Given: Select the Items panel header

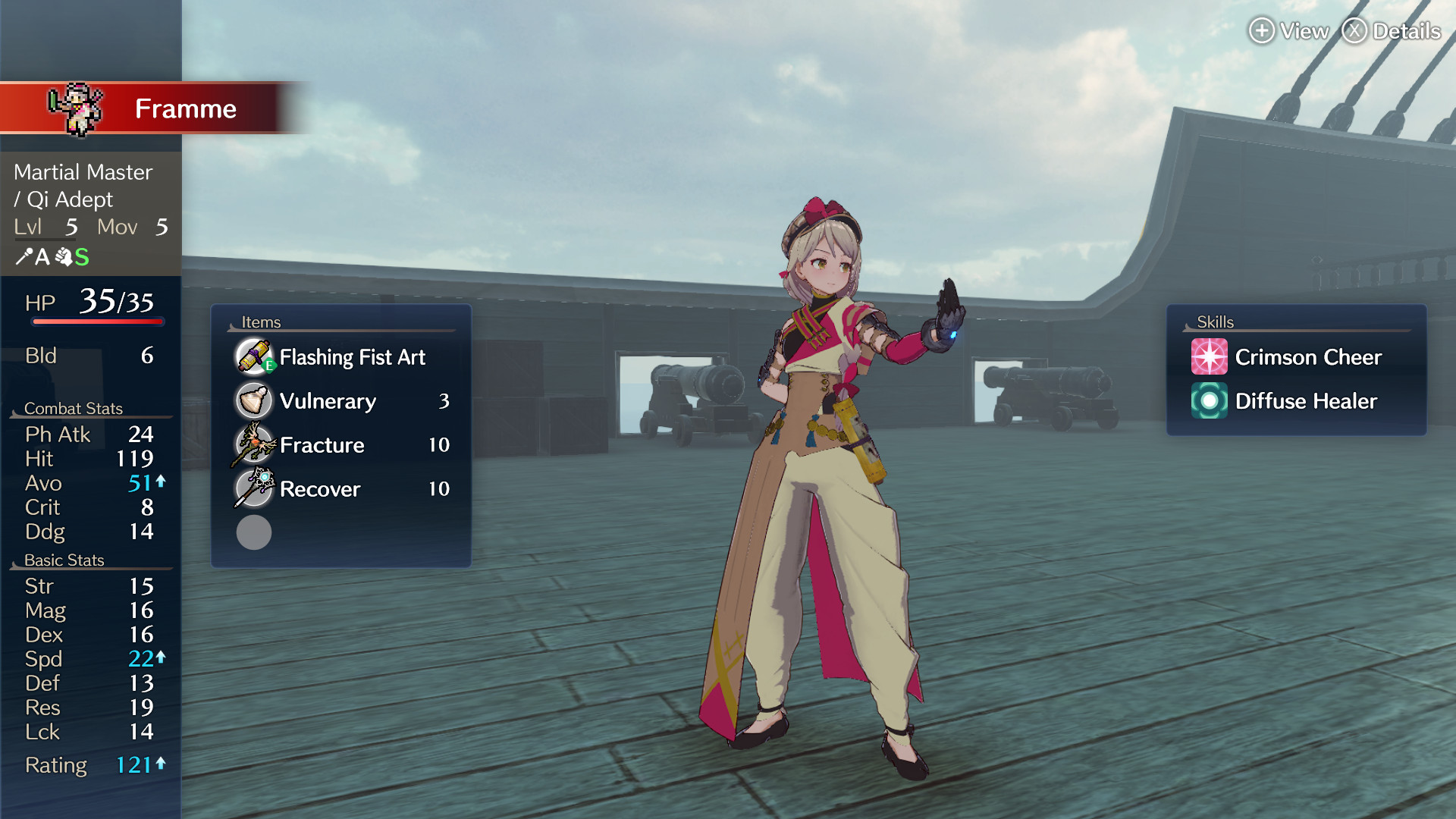Looking at the screenshot, I should click(x=261, y=322).
